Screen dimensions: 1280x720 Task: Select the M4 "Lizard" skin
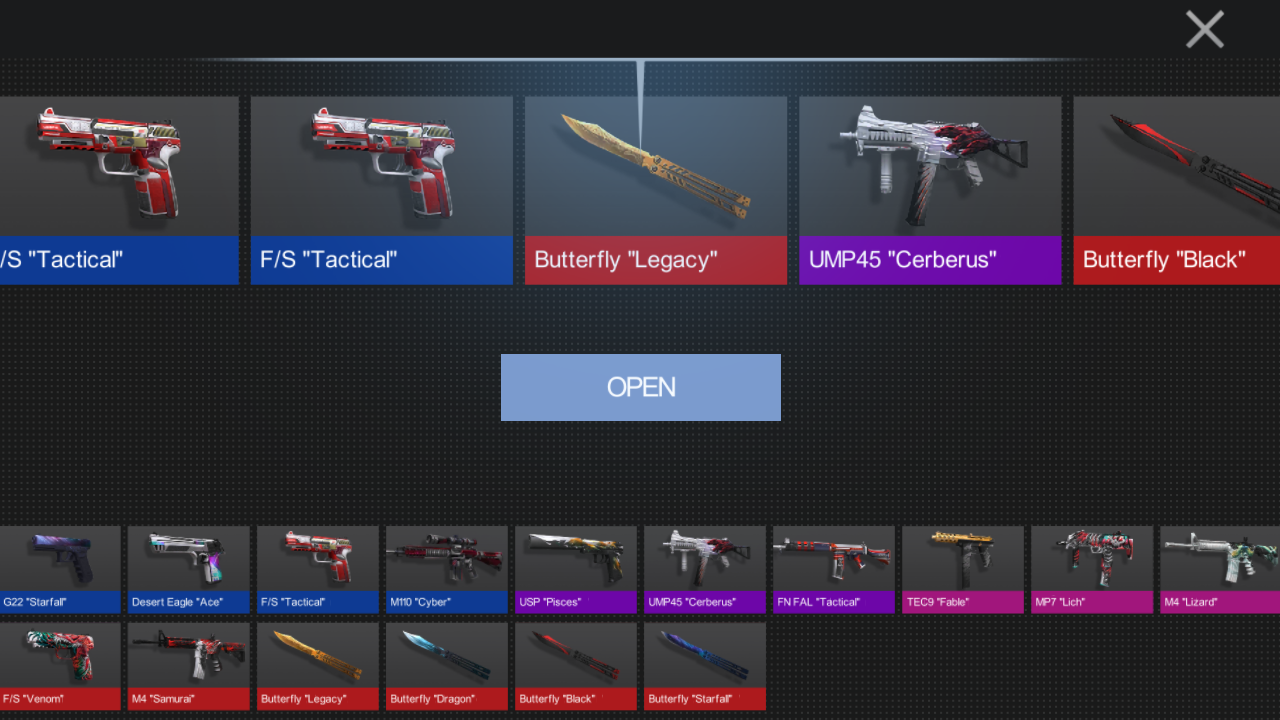click(x=1218, y=568)
